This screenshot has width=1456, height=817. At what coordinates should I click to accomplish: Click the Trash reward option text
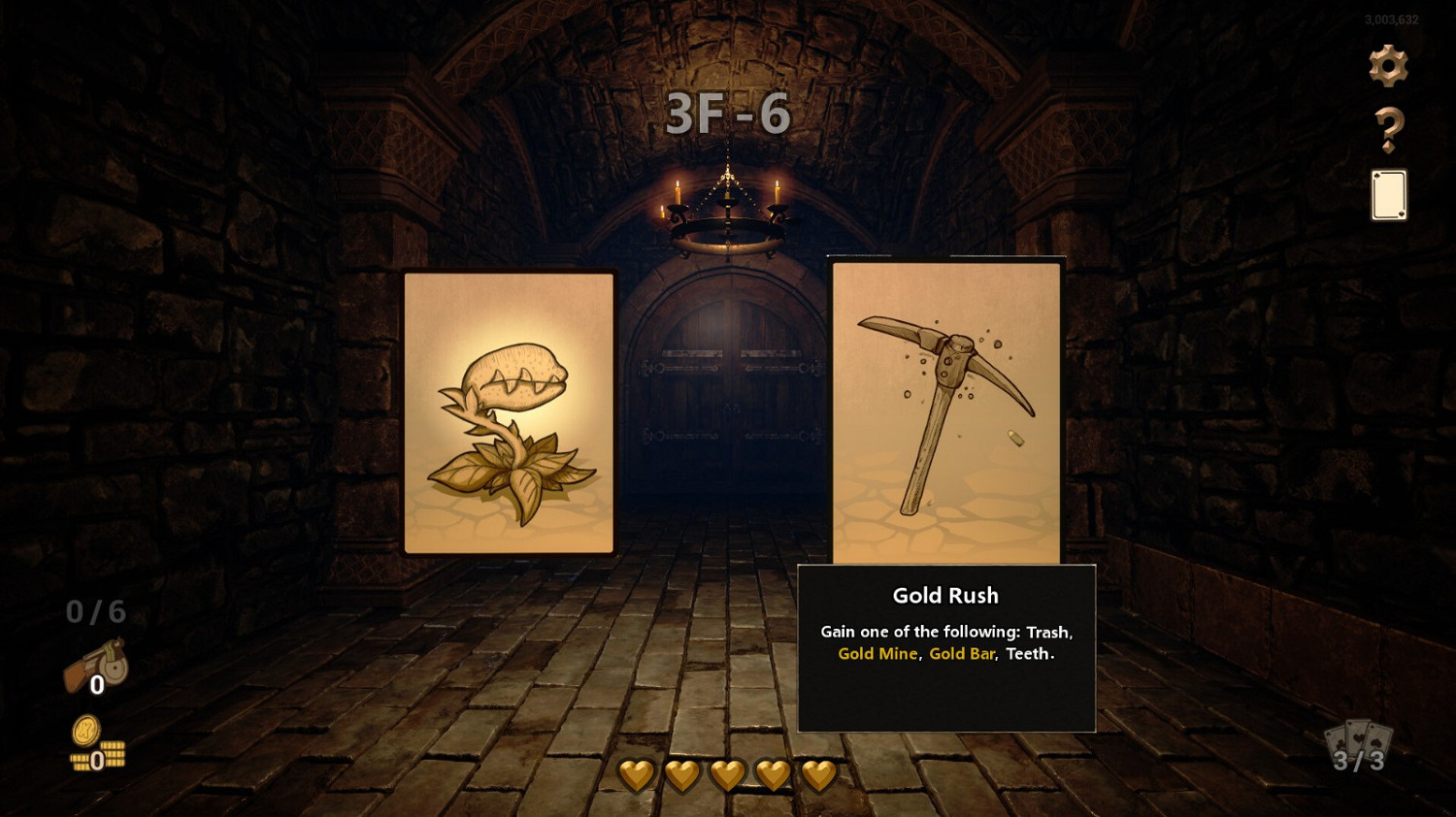coord(1051,631)
